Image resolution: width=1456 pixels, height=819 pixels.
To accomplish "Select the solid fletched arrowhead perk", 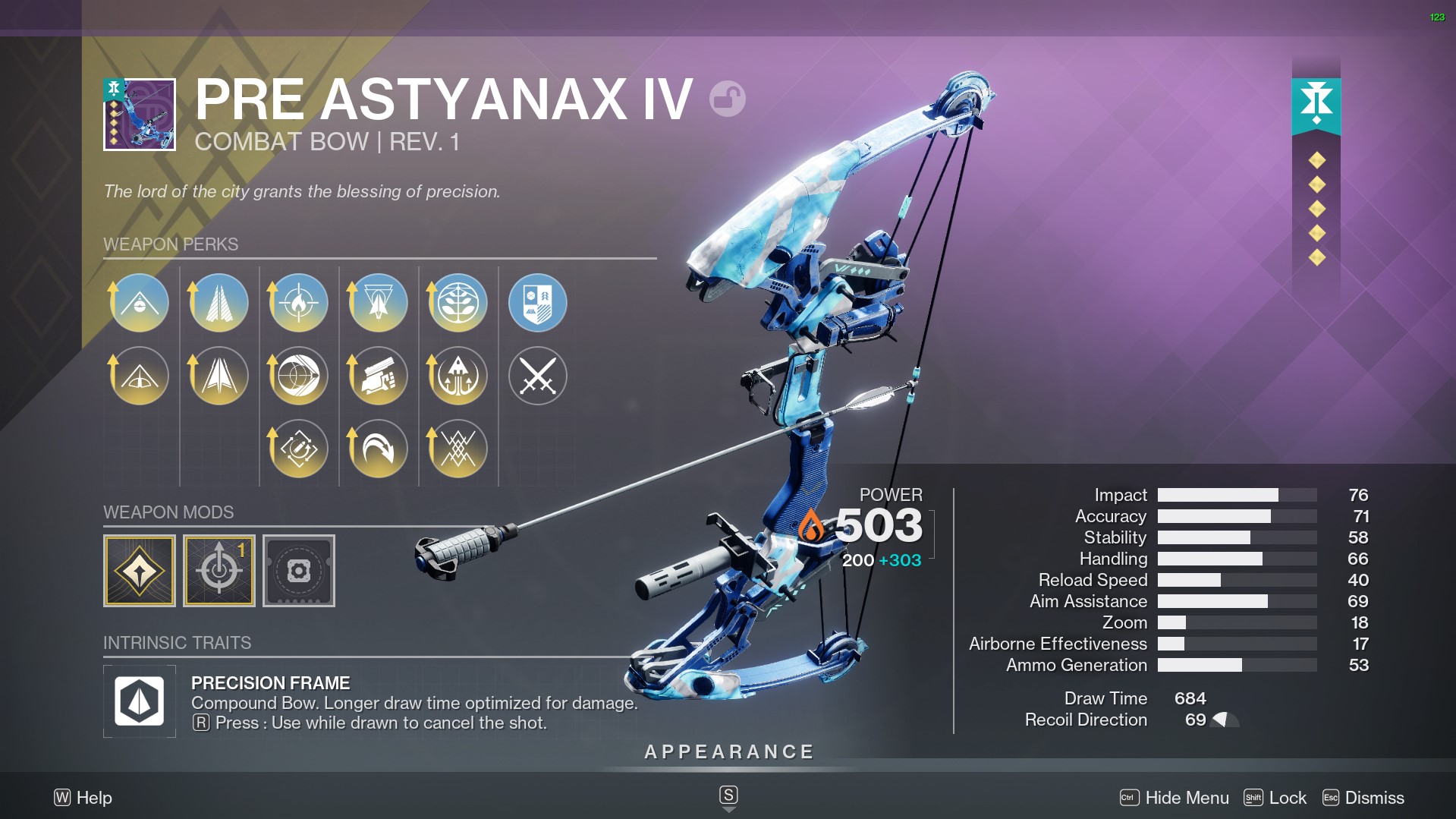I will tap(219, 376).
